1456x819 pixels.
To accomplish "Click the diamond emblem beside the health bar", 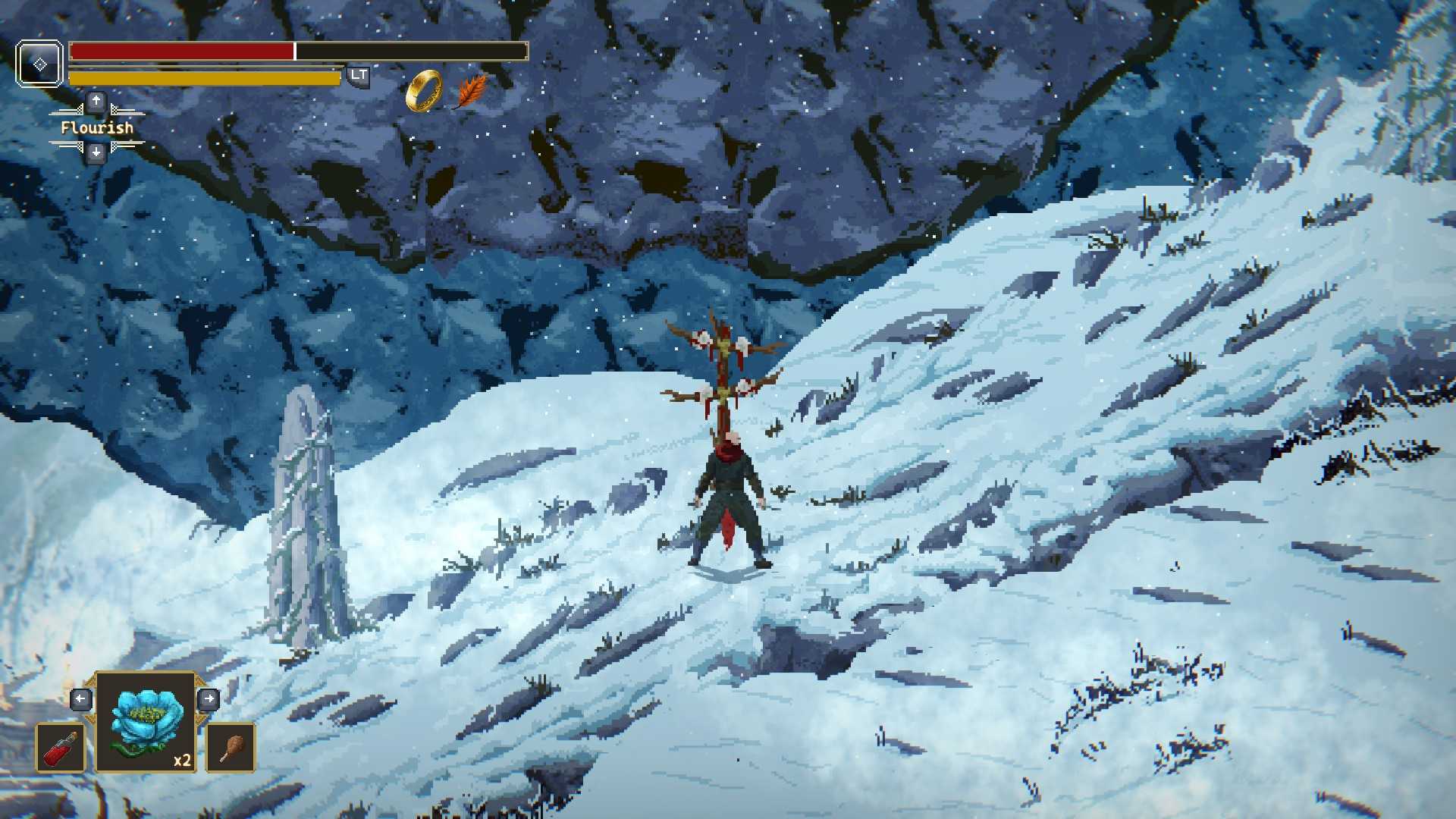I will (39, 64).
